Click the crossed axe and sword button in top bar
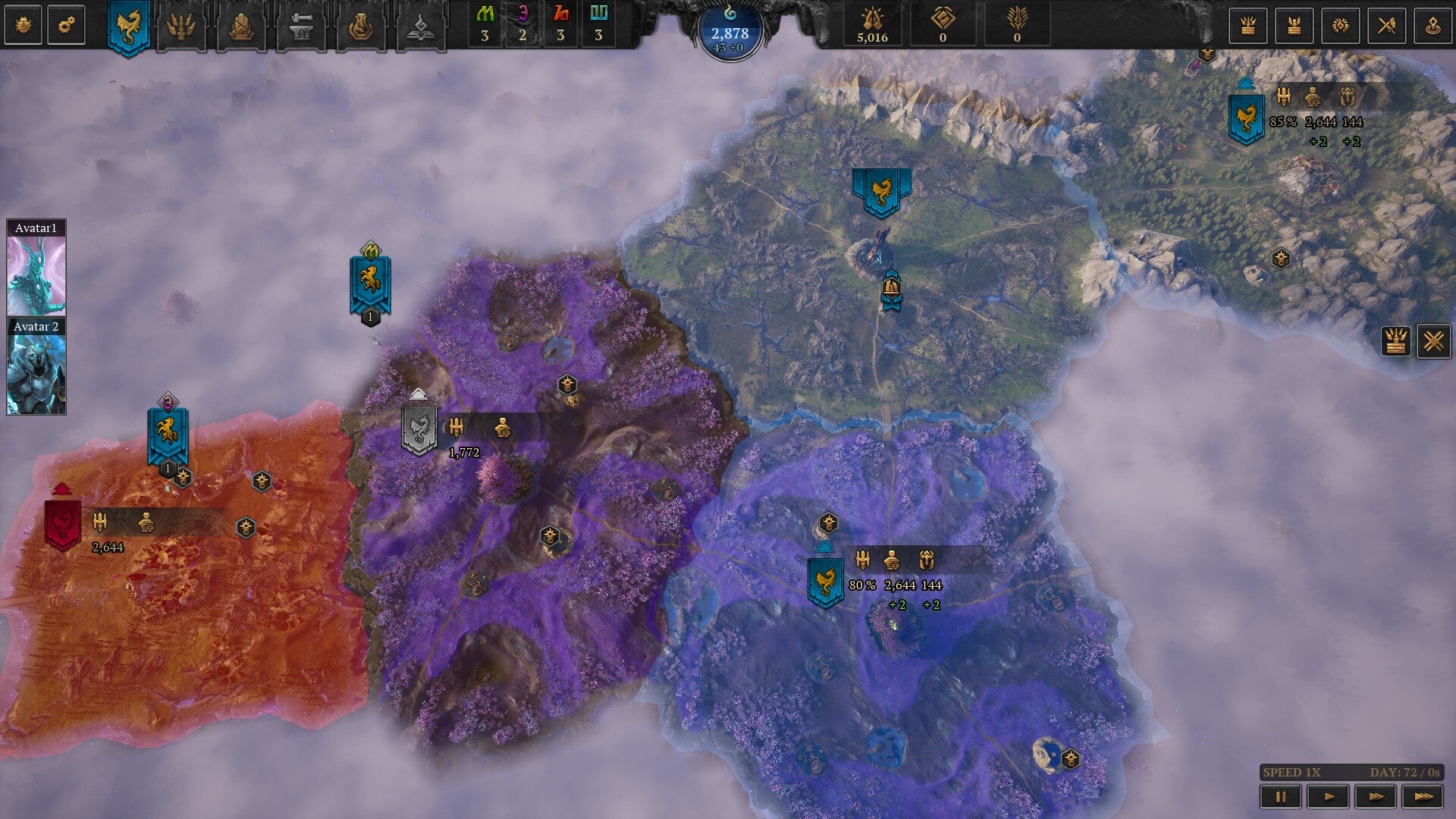The height and width of the screenshot is (819, 1456). pyautogui.click(x=1387, y=26)
